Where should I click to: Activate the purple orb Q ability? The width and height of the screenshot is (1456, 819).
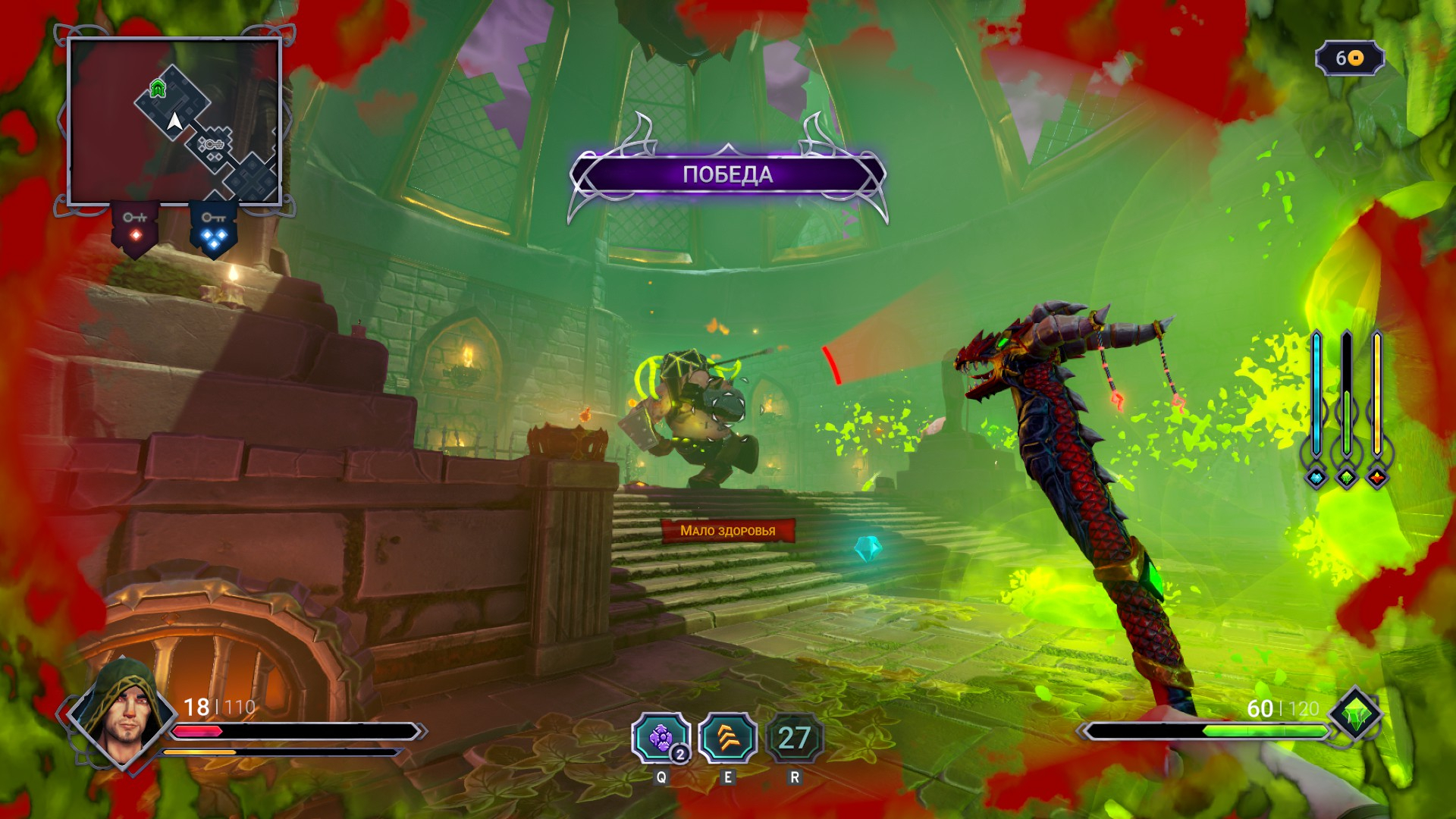[661, 738]
